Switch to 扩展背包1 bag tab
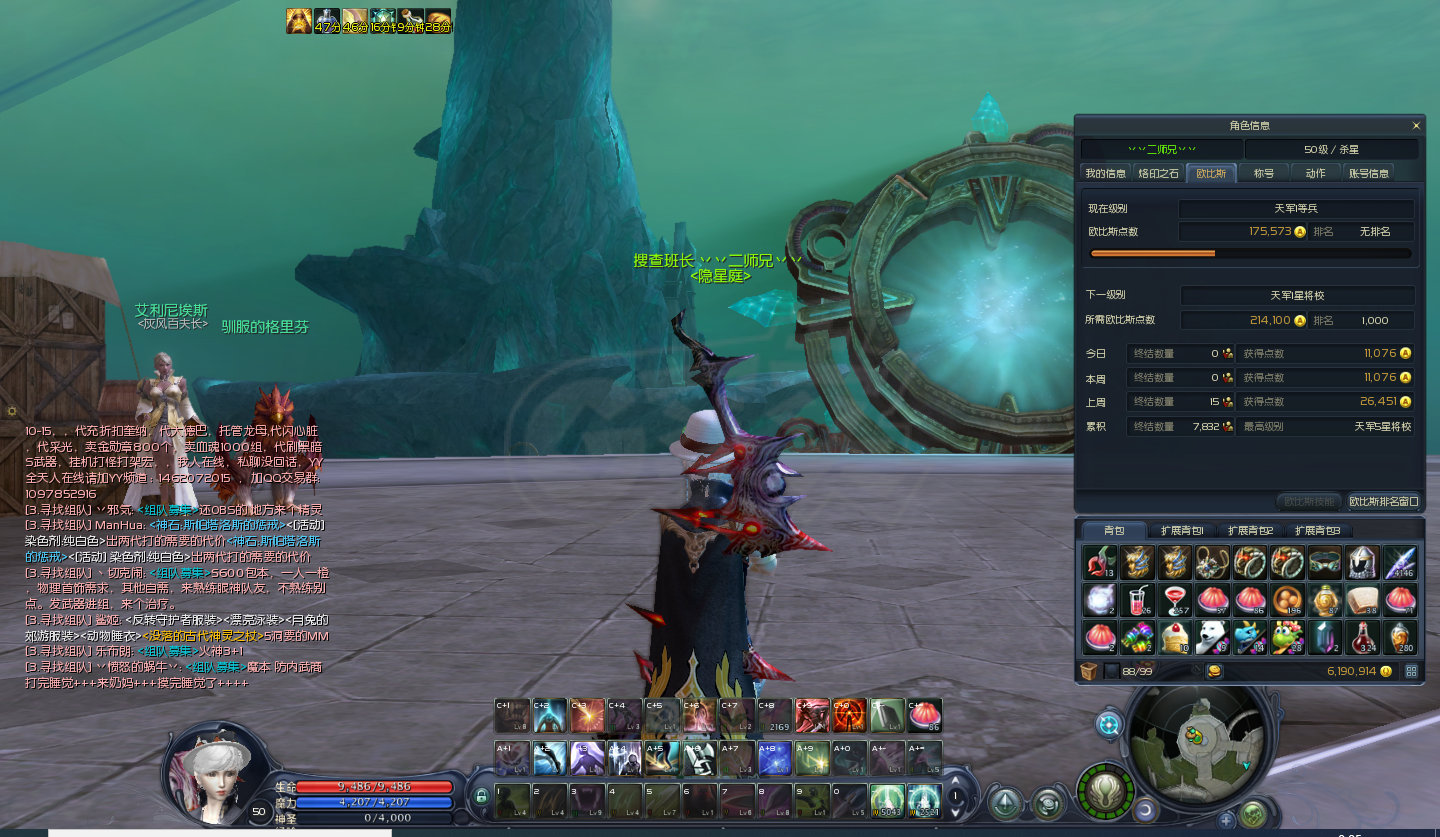1440x837 pixels. tap(1182, 531)
